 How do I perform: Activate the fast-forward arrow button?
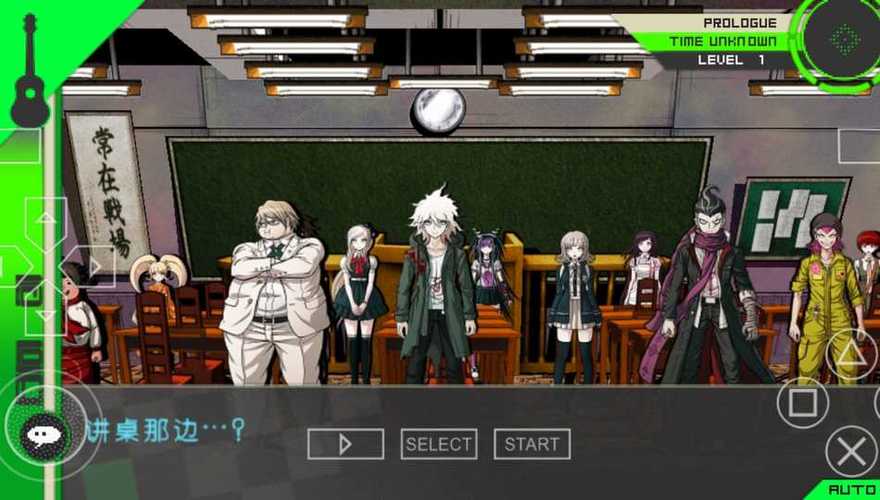[345, 444]
